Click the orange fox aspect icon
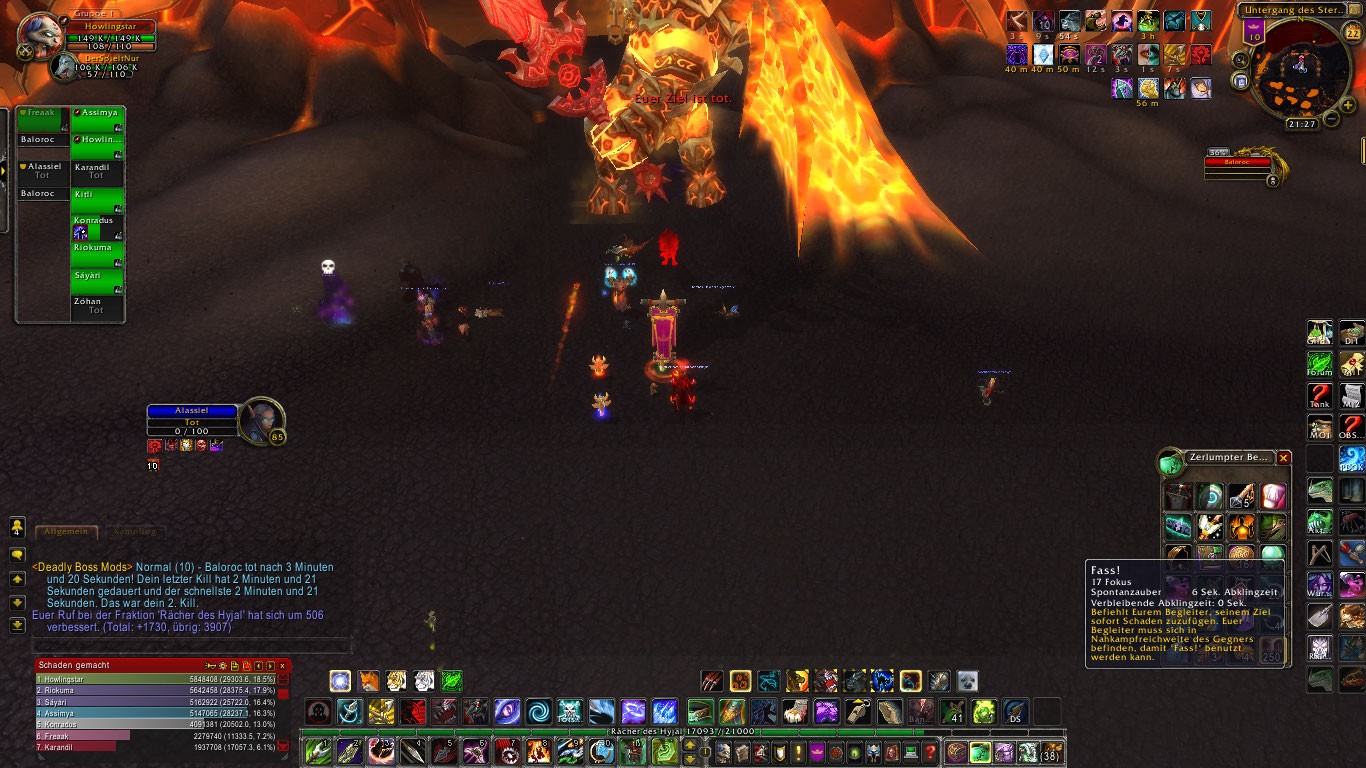This screenshot has height=768, width=1366. [369, 681]
